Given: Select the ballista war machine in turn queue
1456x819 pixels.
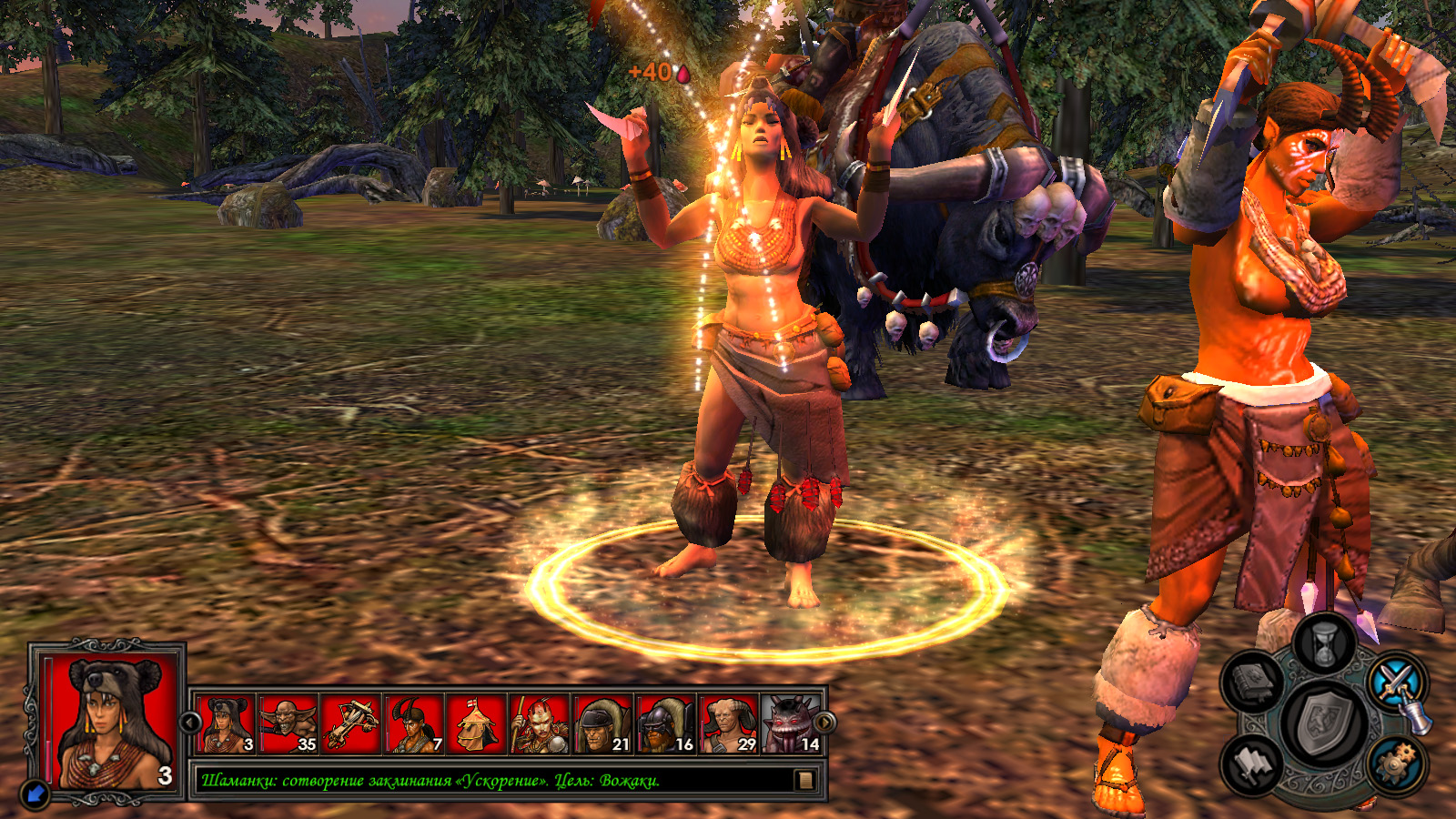Looking at the screenshot, I should pyautogui.click(x=351, y=724).
